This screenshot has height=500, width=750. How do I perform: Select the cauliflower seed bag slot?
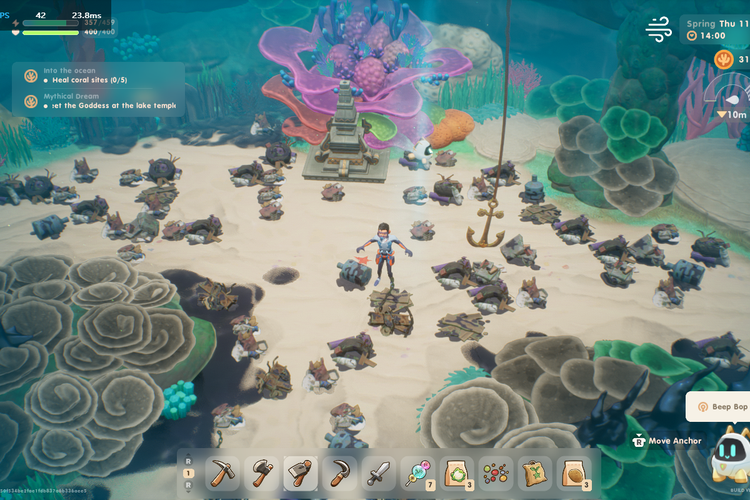pos(457,473)
